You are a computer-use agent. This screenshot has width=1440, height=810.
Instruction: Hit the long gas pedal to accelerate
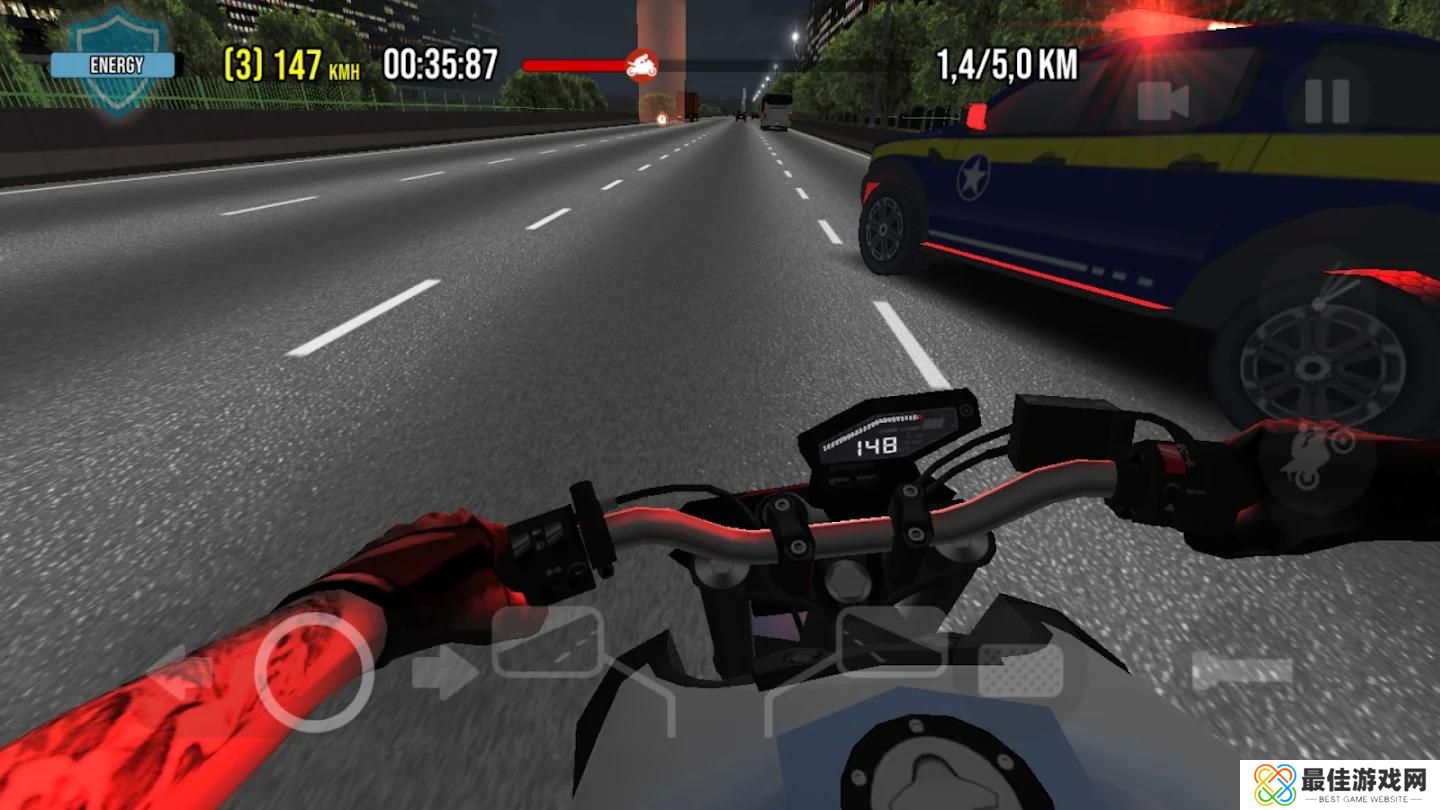[1241, 671]
